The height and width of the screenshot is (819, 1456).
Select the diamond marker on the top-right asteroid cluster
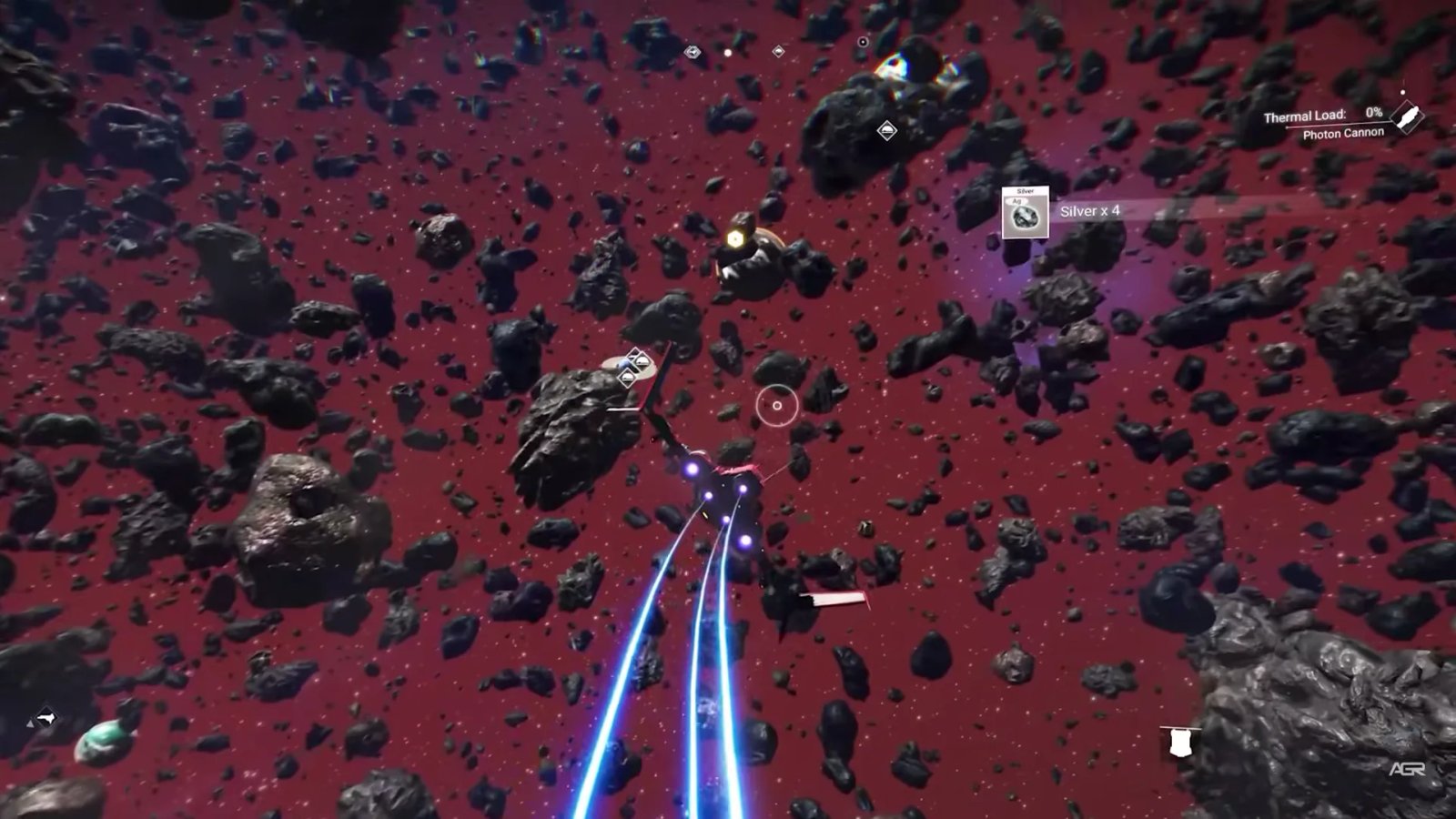(887, 132)
